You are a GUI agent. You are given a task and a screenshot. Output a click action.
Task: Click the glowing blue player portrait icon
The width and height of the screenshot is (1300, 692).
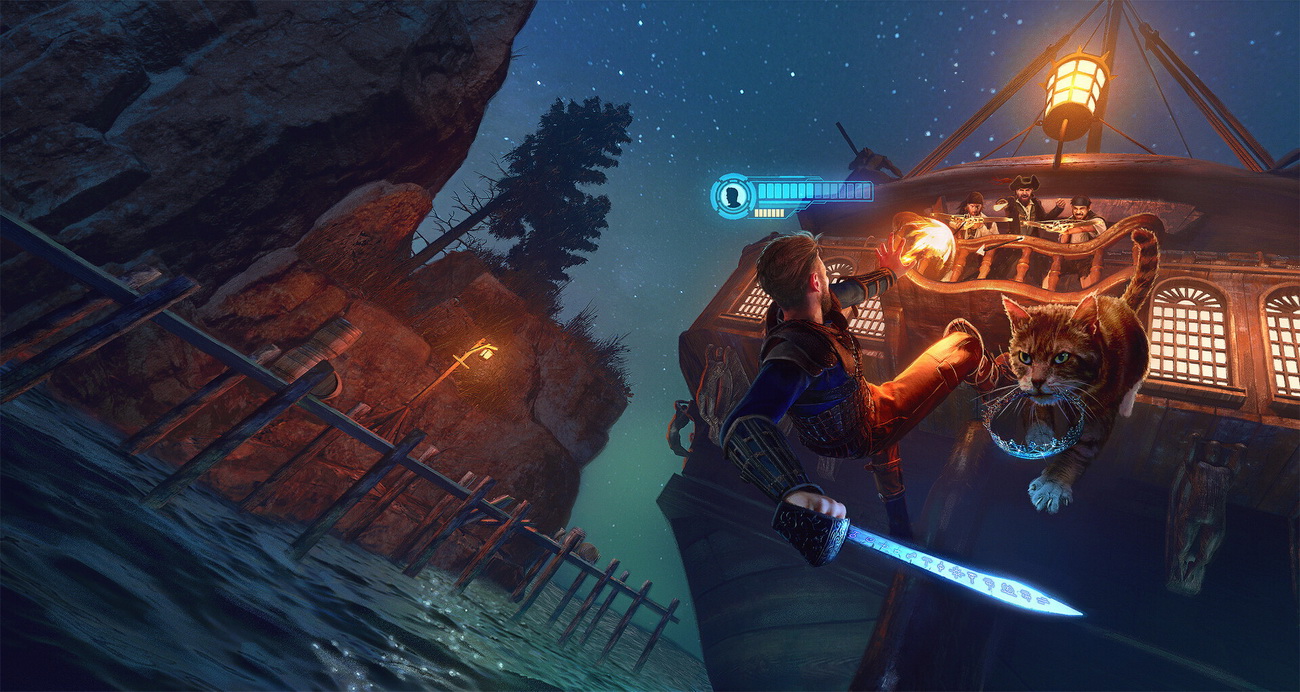click(735, 195)
